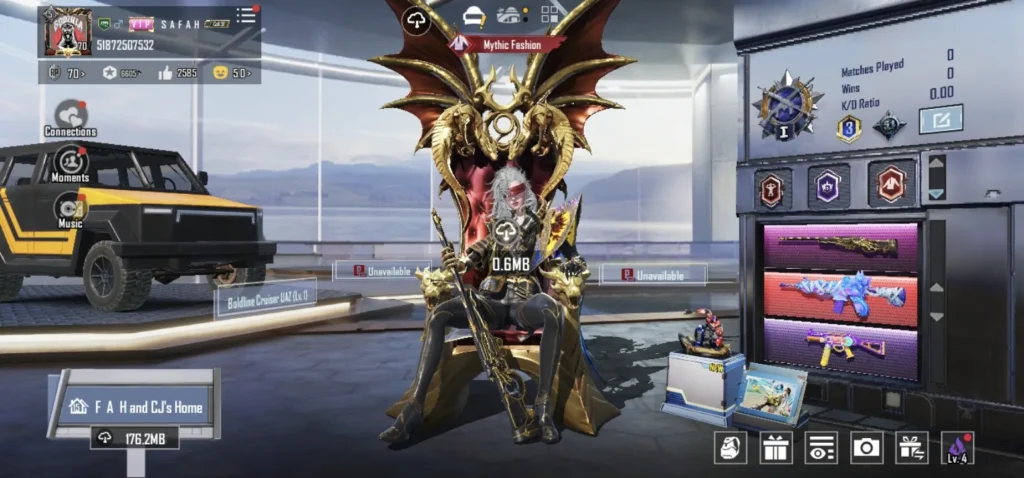Open the gift exchange icon with arrows
1024x478 pixels.
click(x=911, y=447)
